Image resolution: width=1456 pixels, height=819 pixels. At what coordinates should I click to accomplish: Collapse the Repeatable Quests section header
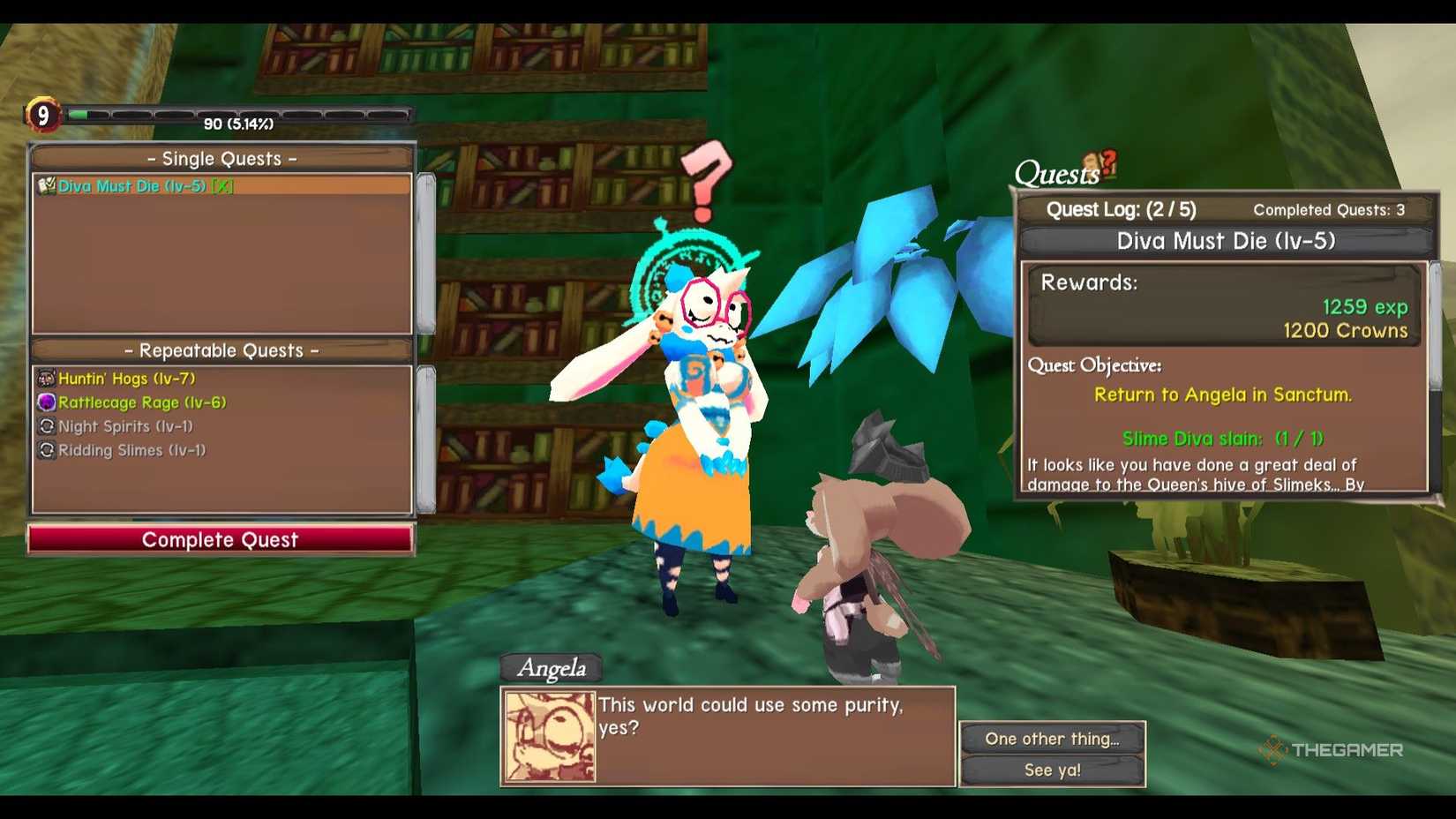[221, 350]
